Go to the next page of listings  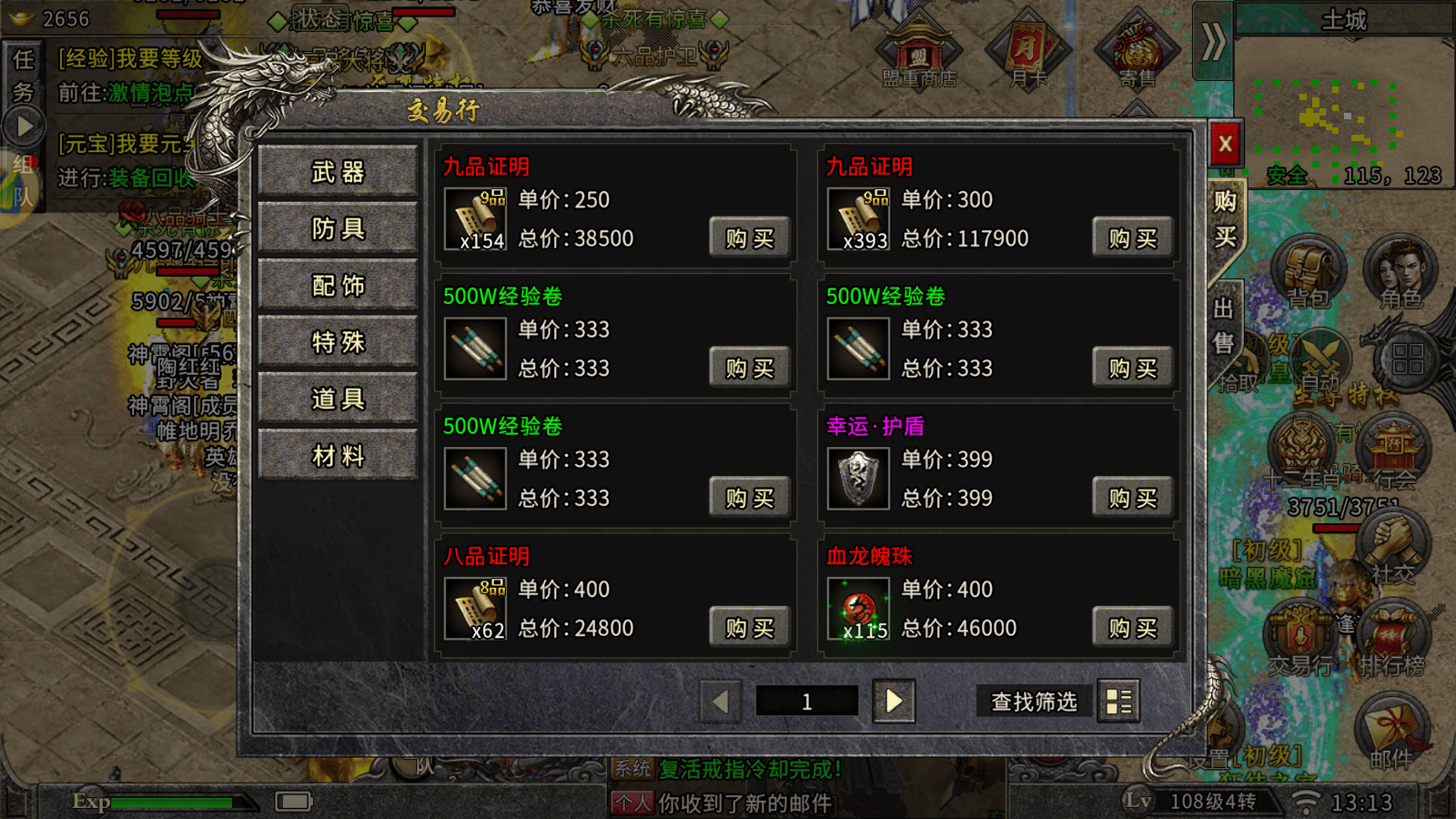tap(894, 701)
